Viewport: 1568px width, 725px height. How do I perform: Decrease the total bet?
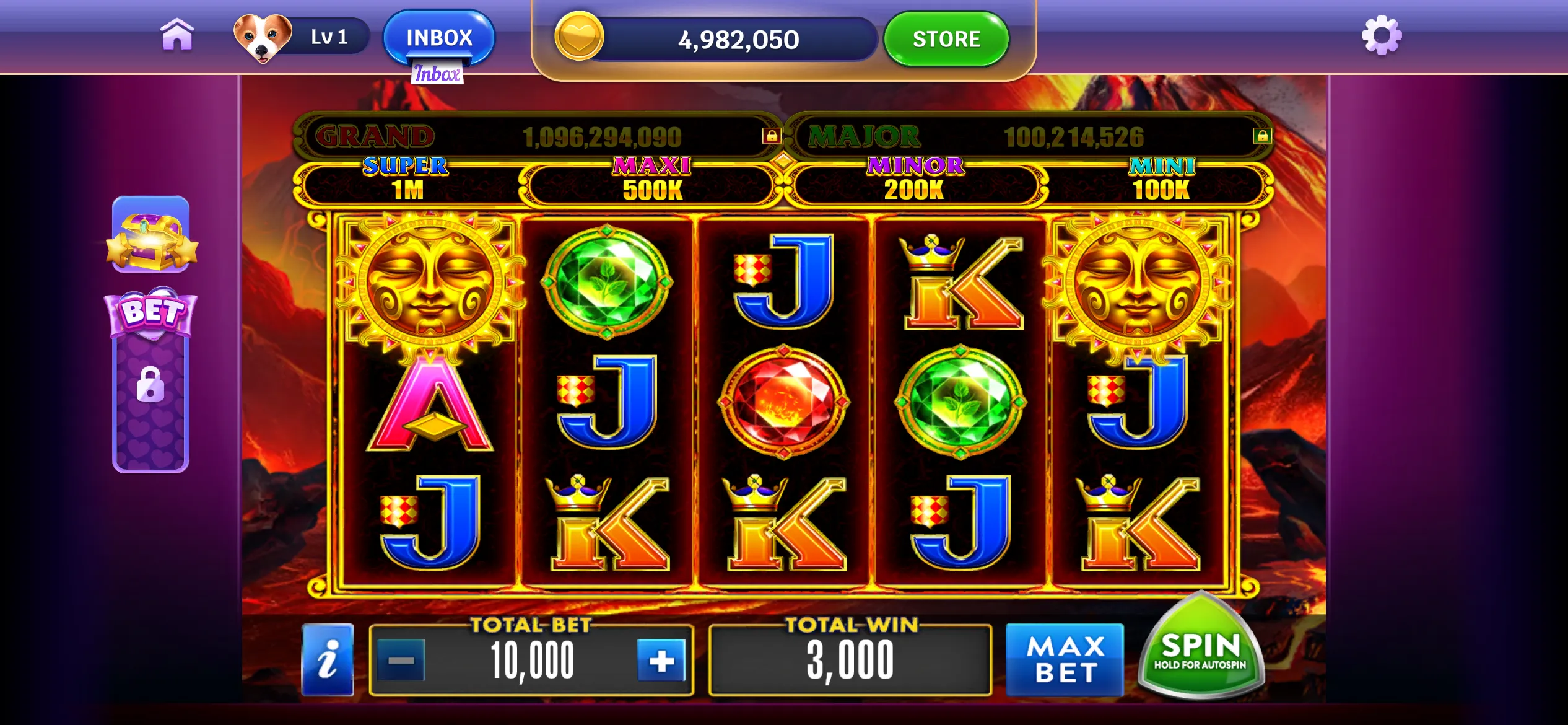pyautogui.click(x=401, y=661)
